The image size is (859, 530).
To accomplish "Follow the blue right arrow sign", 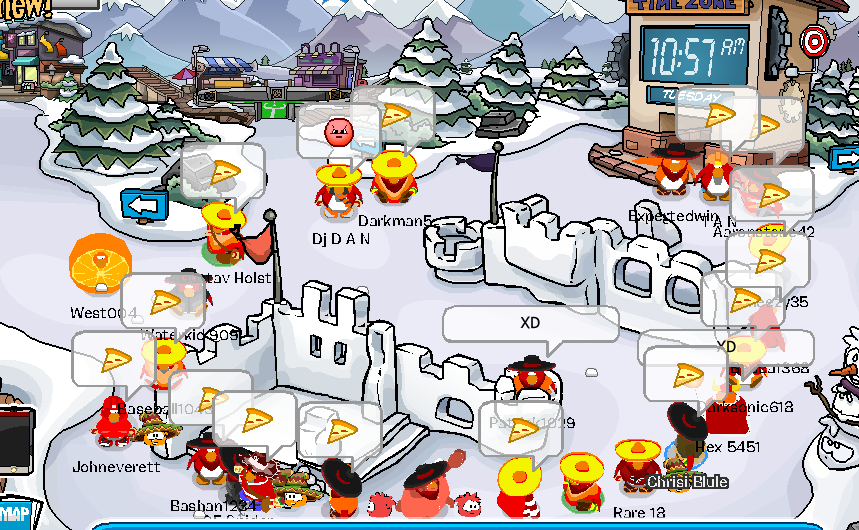I will pyautogui.click(x=847, y=159).
